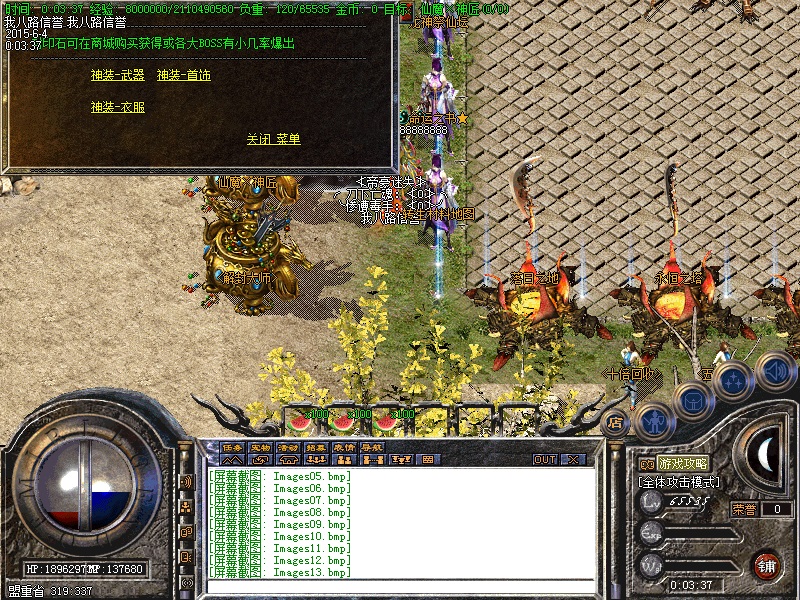This screenshot has height=600, width=800.
Task: Open the round 店 shop button
Action: click(615, 422)
